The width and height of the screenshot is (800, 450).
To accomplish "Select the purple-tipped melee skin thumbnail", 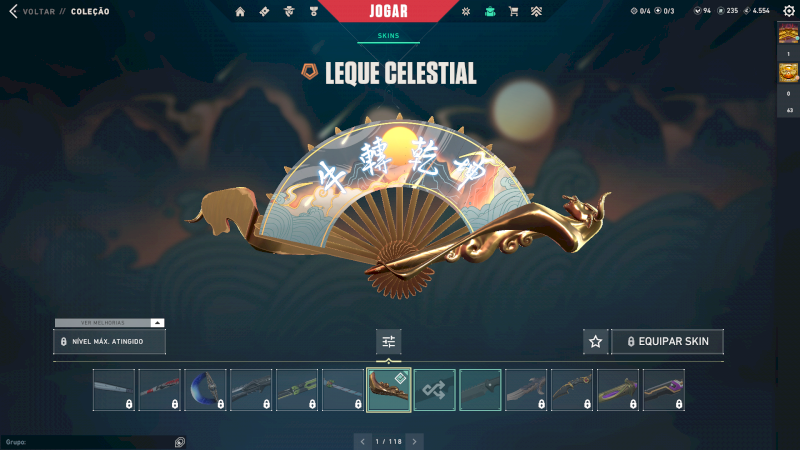I will click(664, 390).
